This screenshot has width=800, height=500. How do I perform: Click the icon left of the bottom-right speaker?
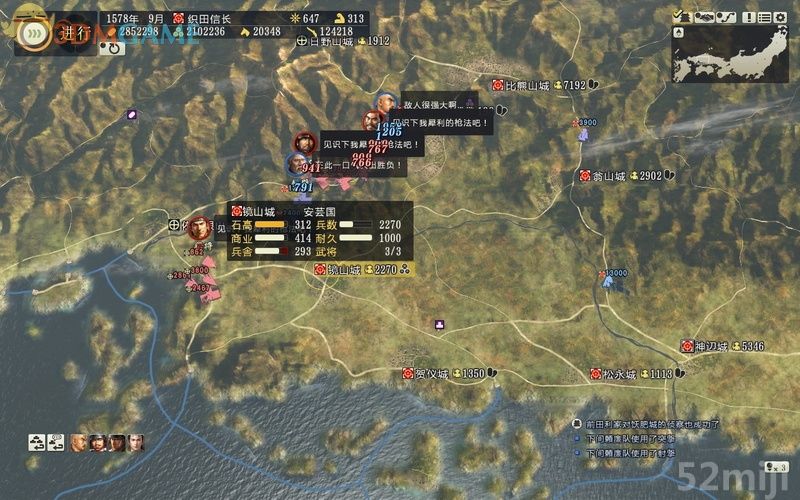click(767, 466)
